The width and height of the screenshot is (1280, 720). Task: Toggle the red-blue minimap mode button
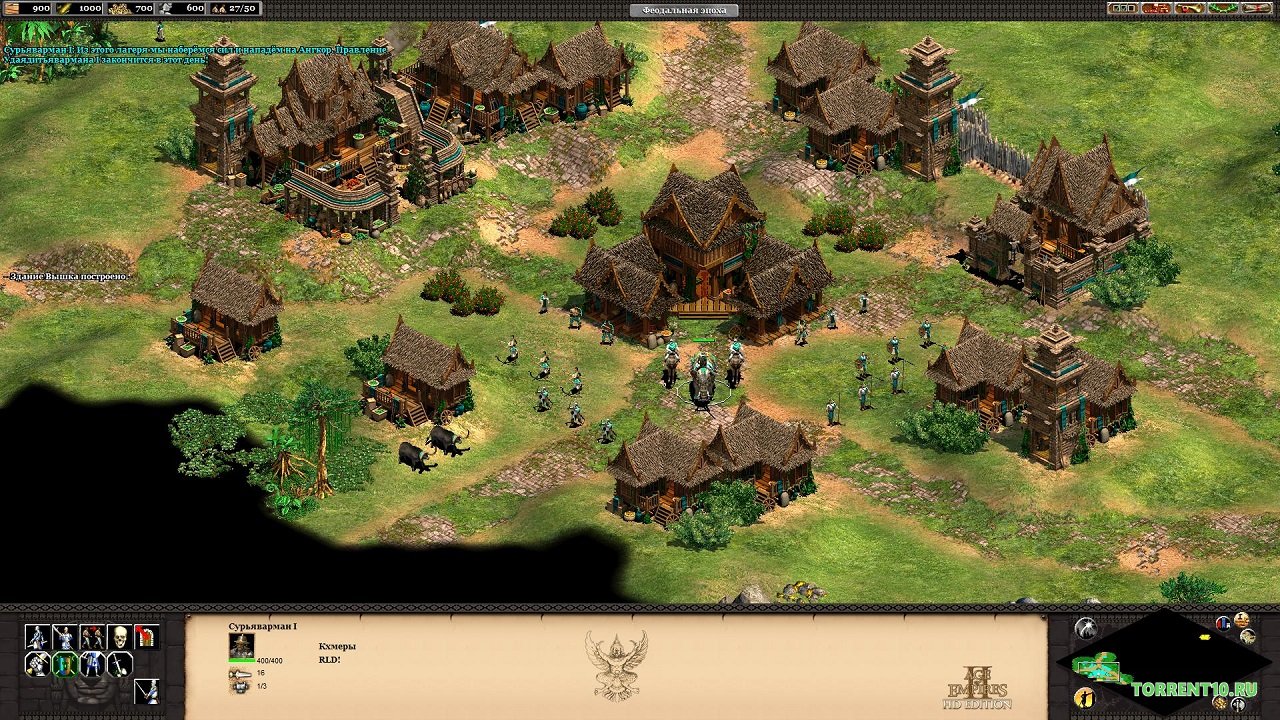pos(1223,624)
